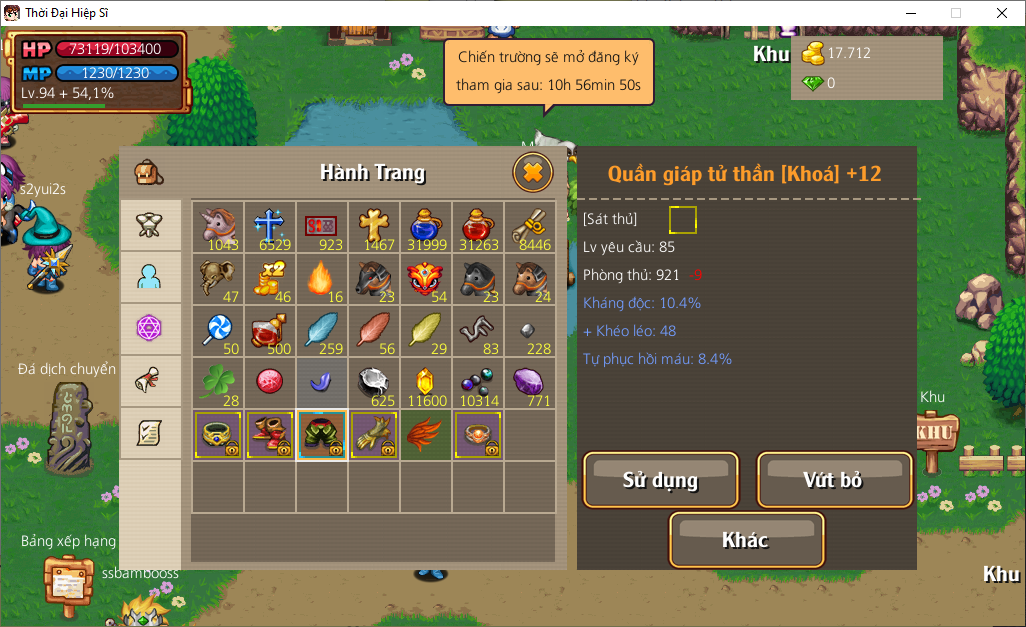Choose the x2 gold coins item
This screenshot has height=627, width=1026.
tap(270, 279)
